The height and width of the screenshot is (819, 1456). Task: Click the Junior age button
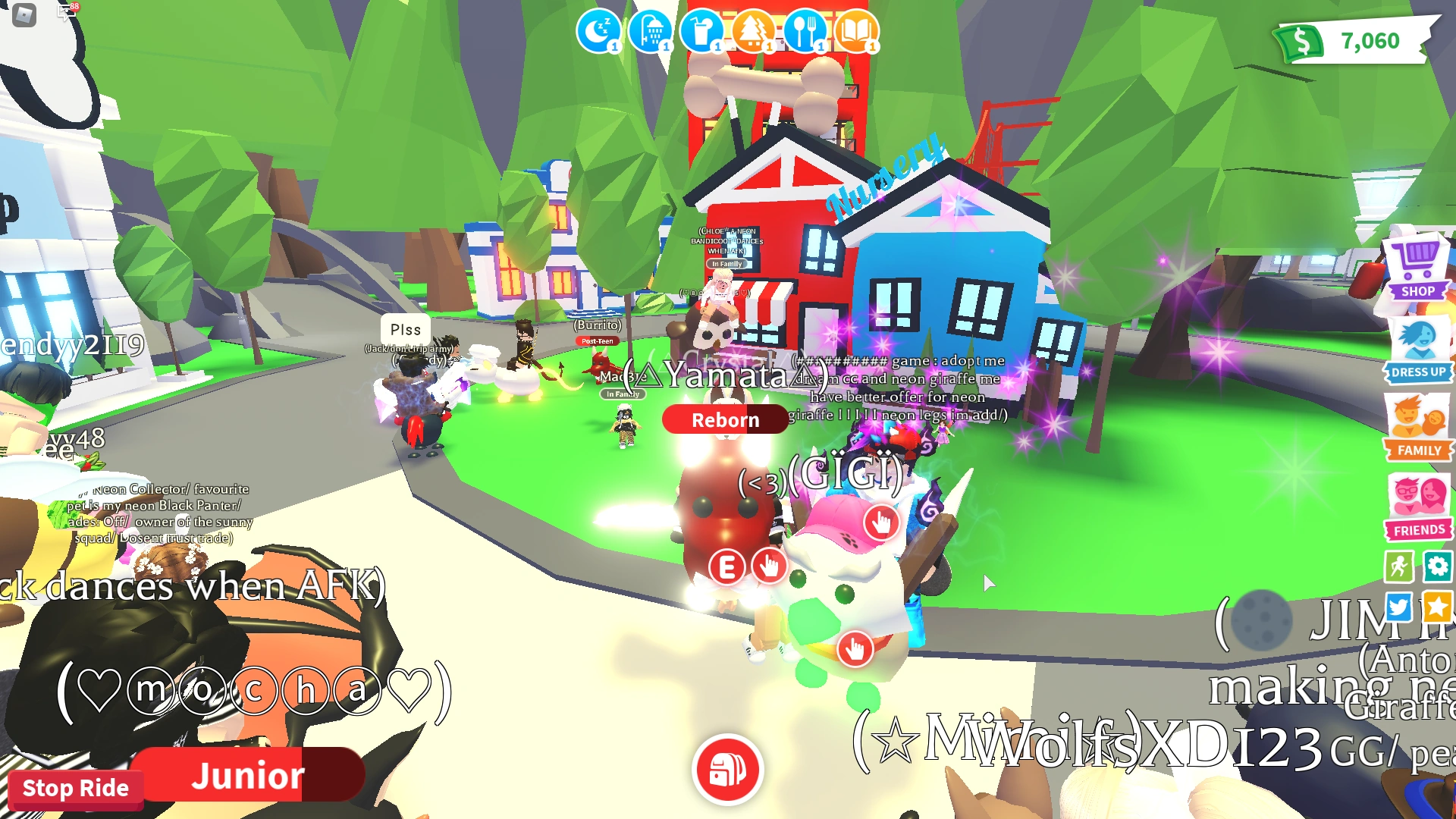250,775
